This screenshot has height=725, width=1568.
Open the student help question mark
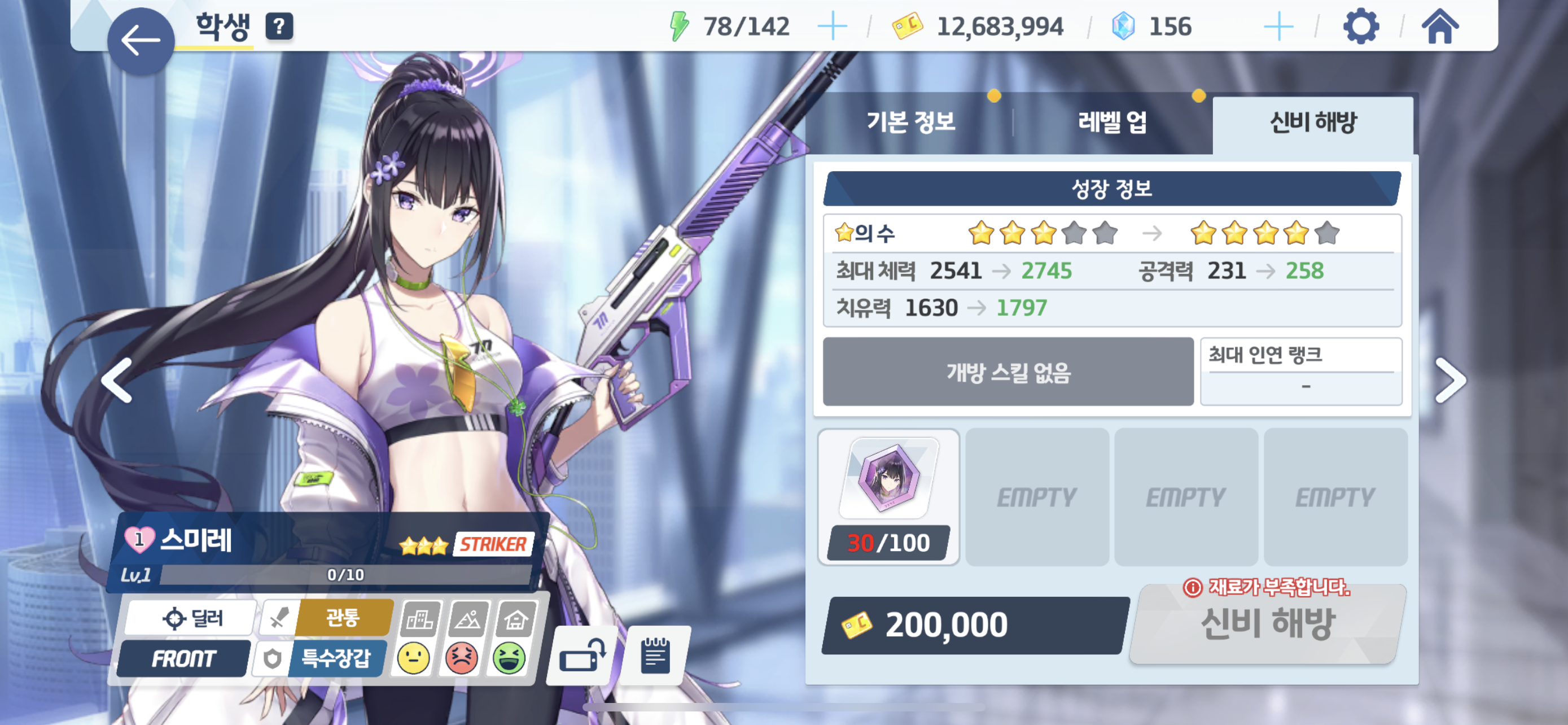(x=279, y=26)
